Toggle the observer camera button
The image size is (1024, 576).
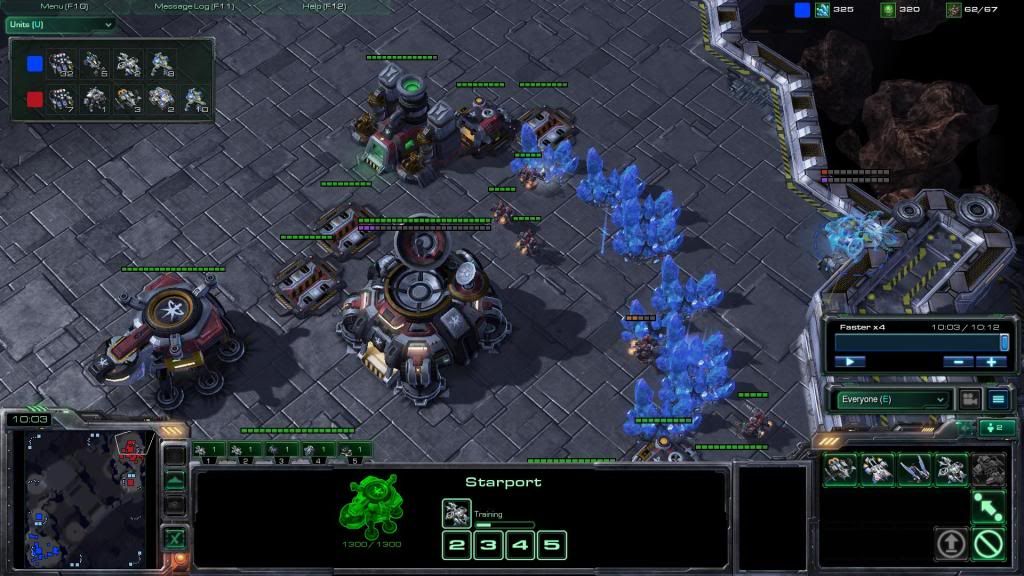pyautogui.click(x=969, y=399)
